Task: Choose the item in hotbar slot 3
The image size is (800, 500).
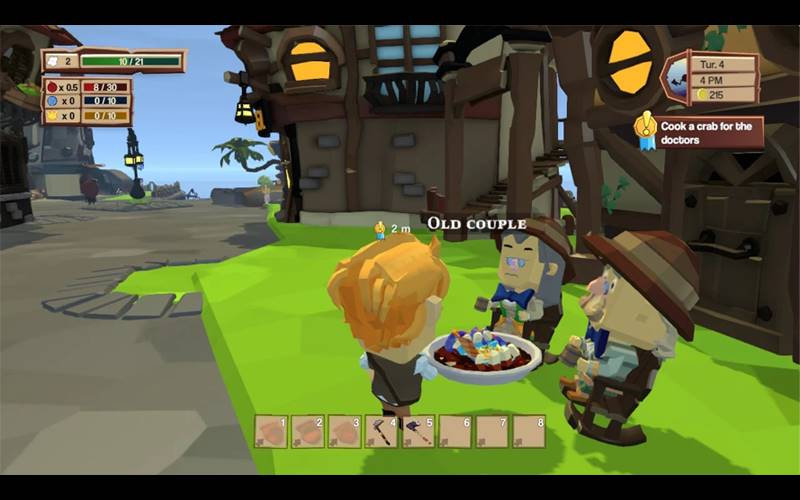Action: click(x=345, y=431)
